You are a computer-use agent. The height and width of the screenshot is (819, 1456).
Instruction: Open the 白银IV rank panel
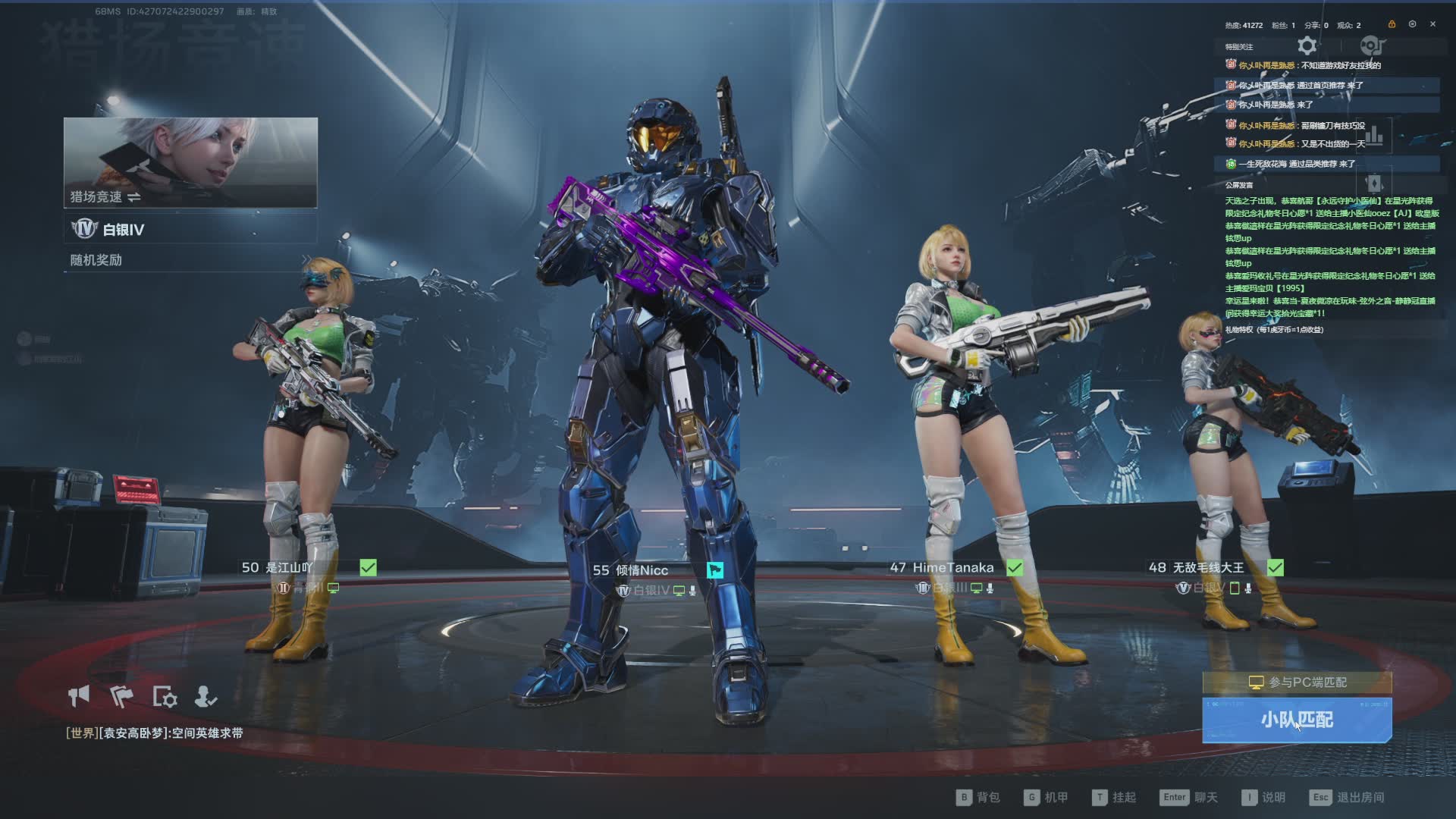pos(190,229)
